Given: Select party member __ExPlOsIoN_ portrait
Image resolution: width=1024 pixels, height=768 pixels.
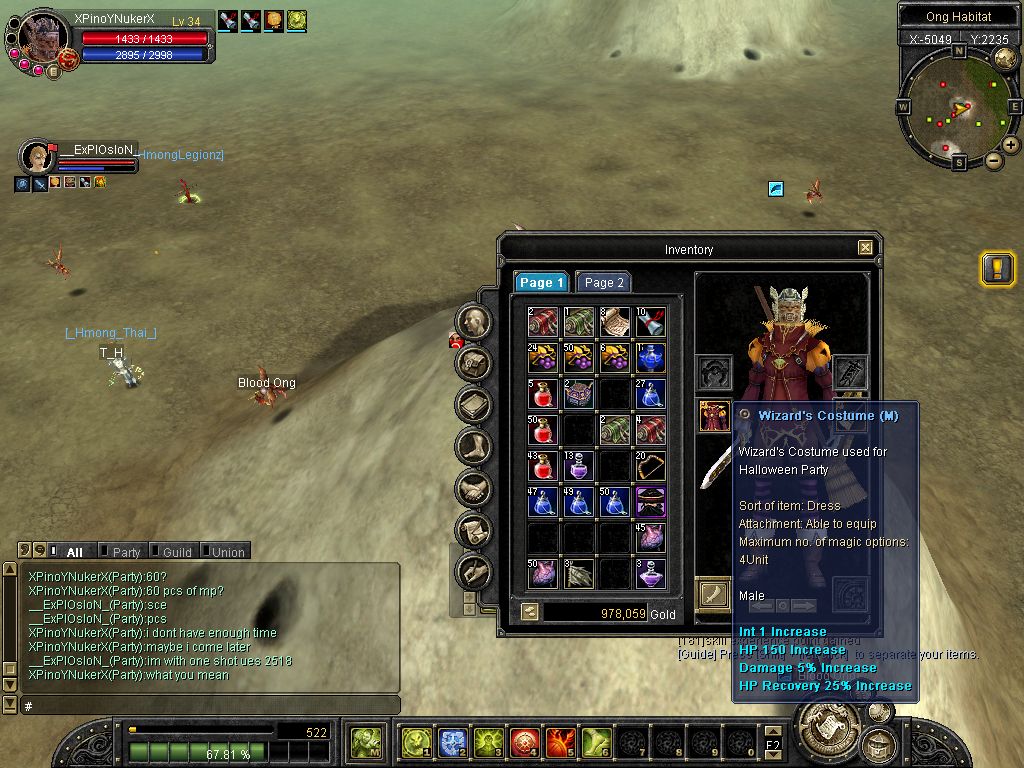Looking at the screenshot, I should (37, 157).
